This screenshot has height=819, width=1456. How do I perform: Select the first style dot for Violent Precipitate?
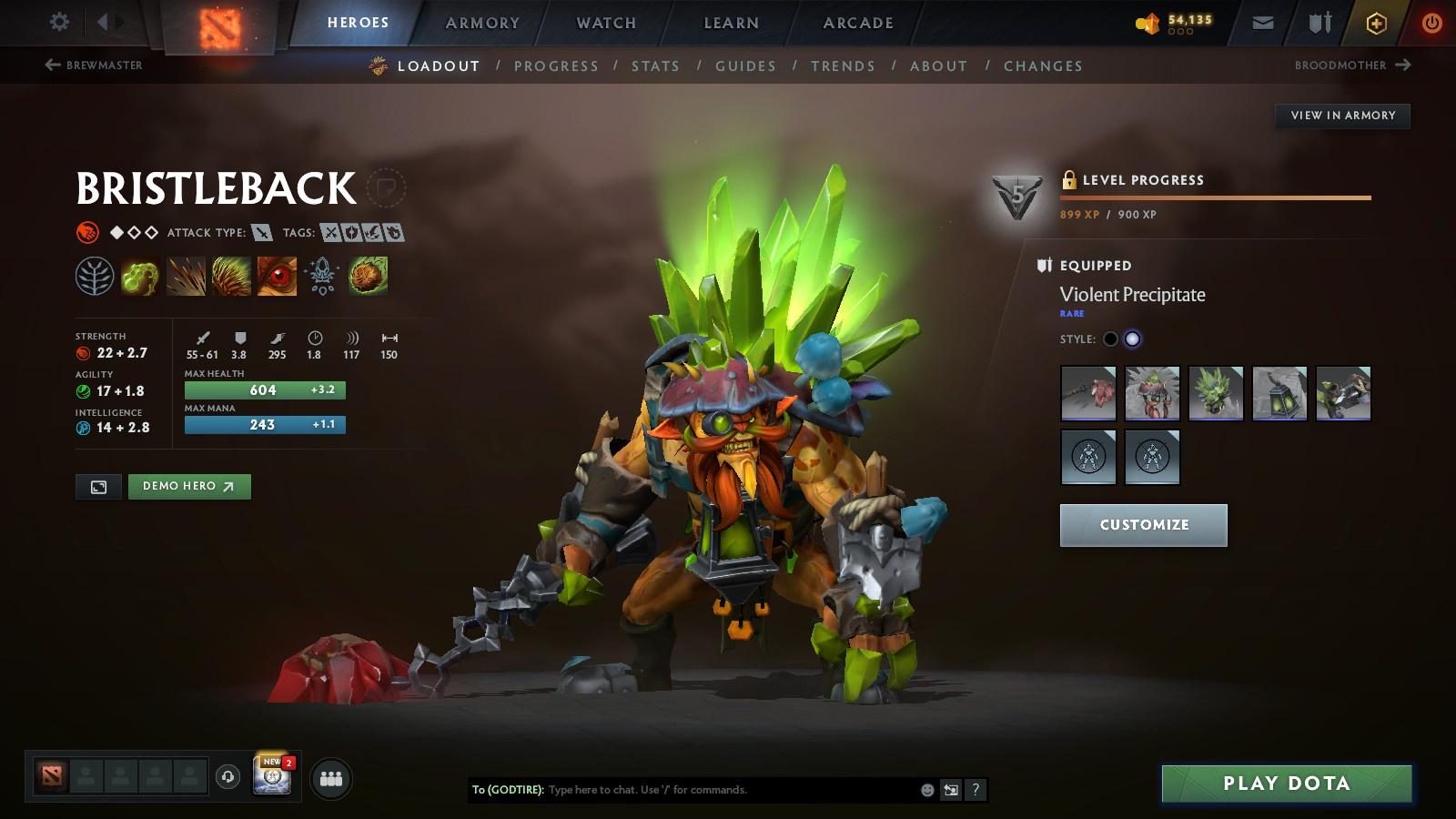click(1111, 339)
